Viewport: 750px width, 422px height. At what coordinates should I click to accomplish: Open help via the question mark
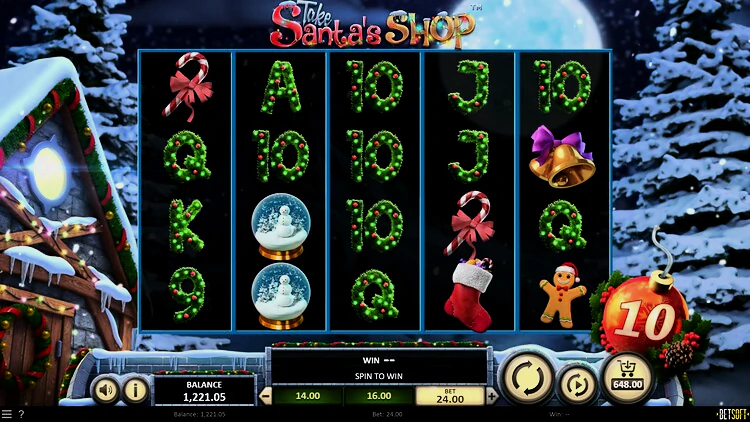21,414
